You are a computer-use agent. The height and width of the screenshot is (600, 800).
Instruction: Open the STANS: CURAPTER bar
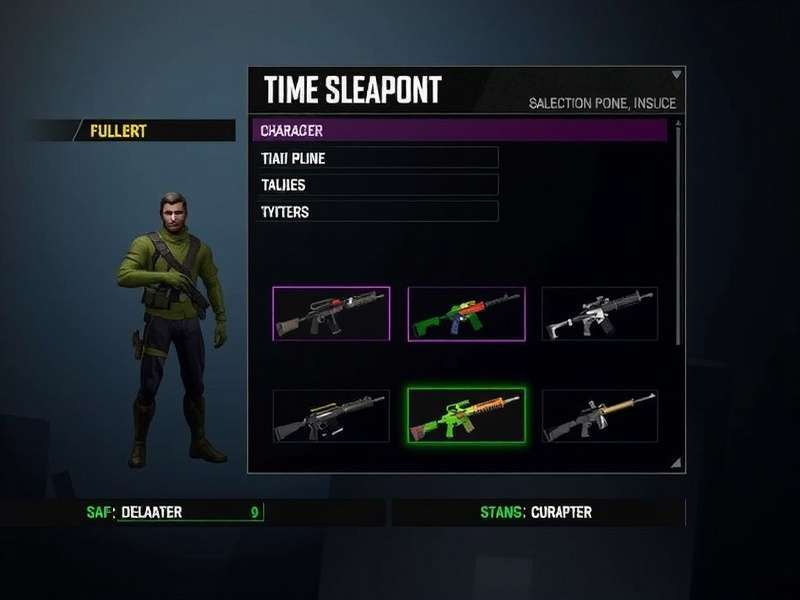537,512
